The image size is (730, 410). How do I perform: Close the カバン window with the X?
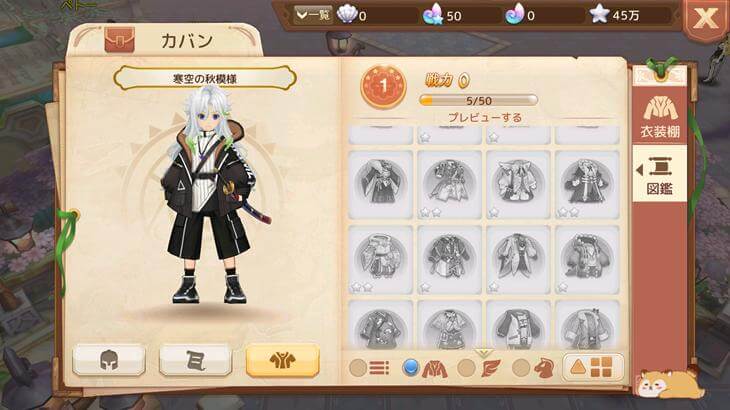tap(705, 17)
